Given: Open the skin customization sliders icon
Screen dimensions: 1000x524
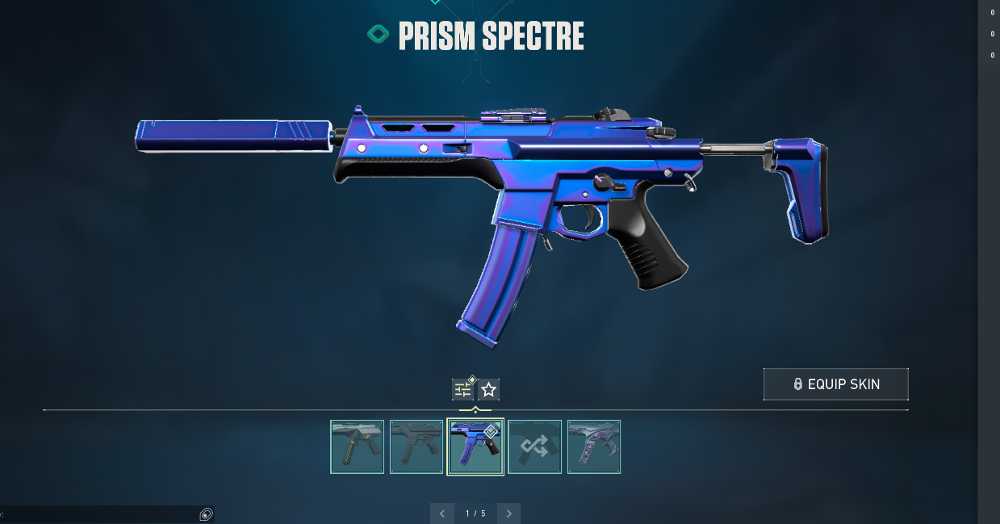Looking at the screenshot, I should 463,389.
